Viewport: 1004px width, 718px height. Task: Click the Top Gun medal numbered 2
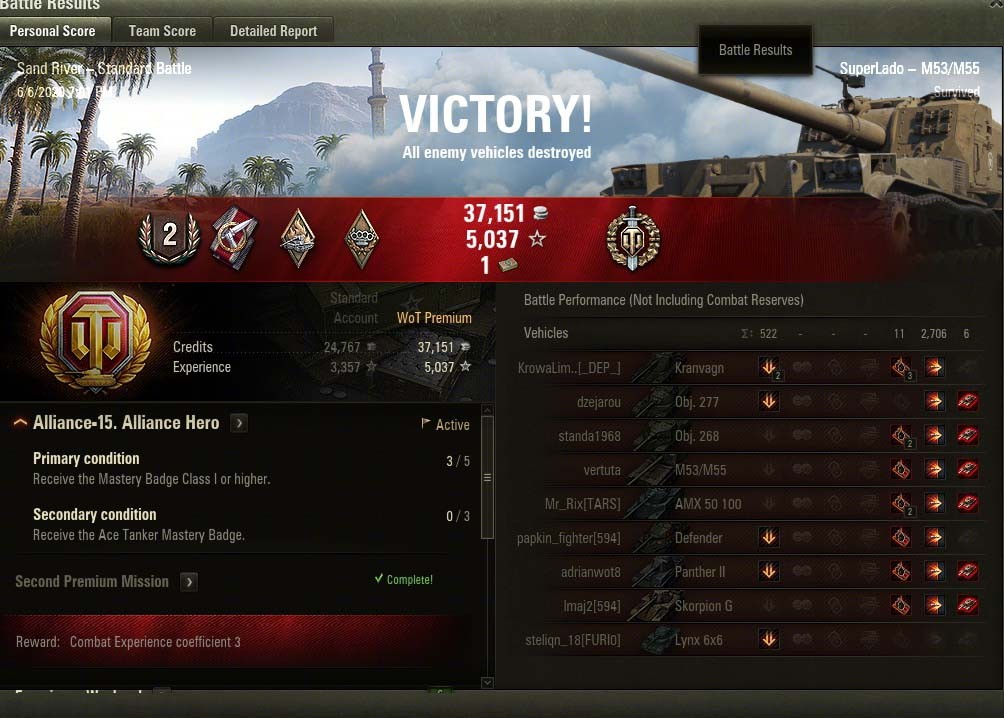(169, 236)
